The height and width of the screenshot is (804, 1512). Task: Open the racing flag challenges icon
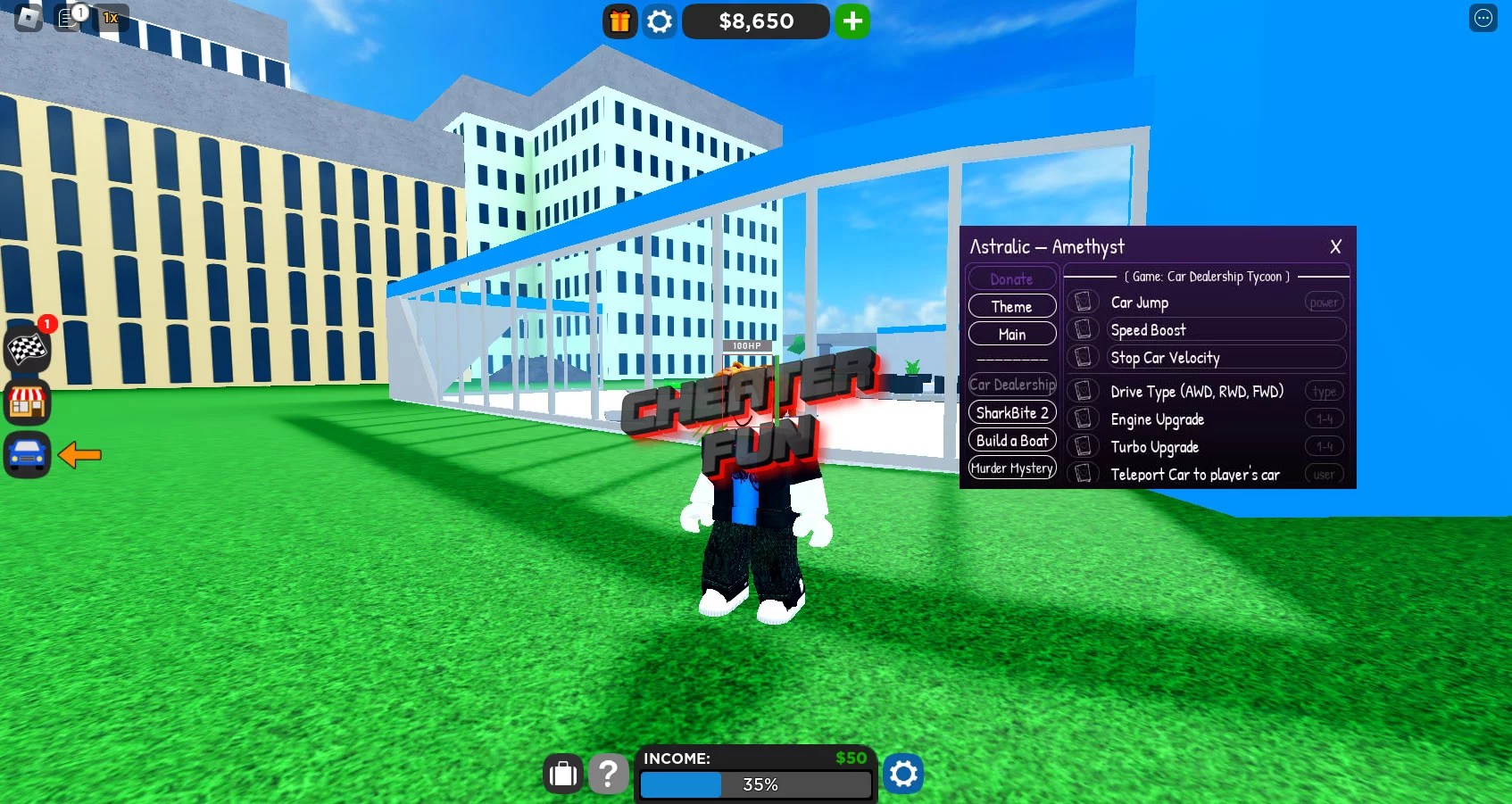click(28, 350)
